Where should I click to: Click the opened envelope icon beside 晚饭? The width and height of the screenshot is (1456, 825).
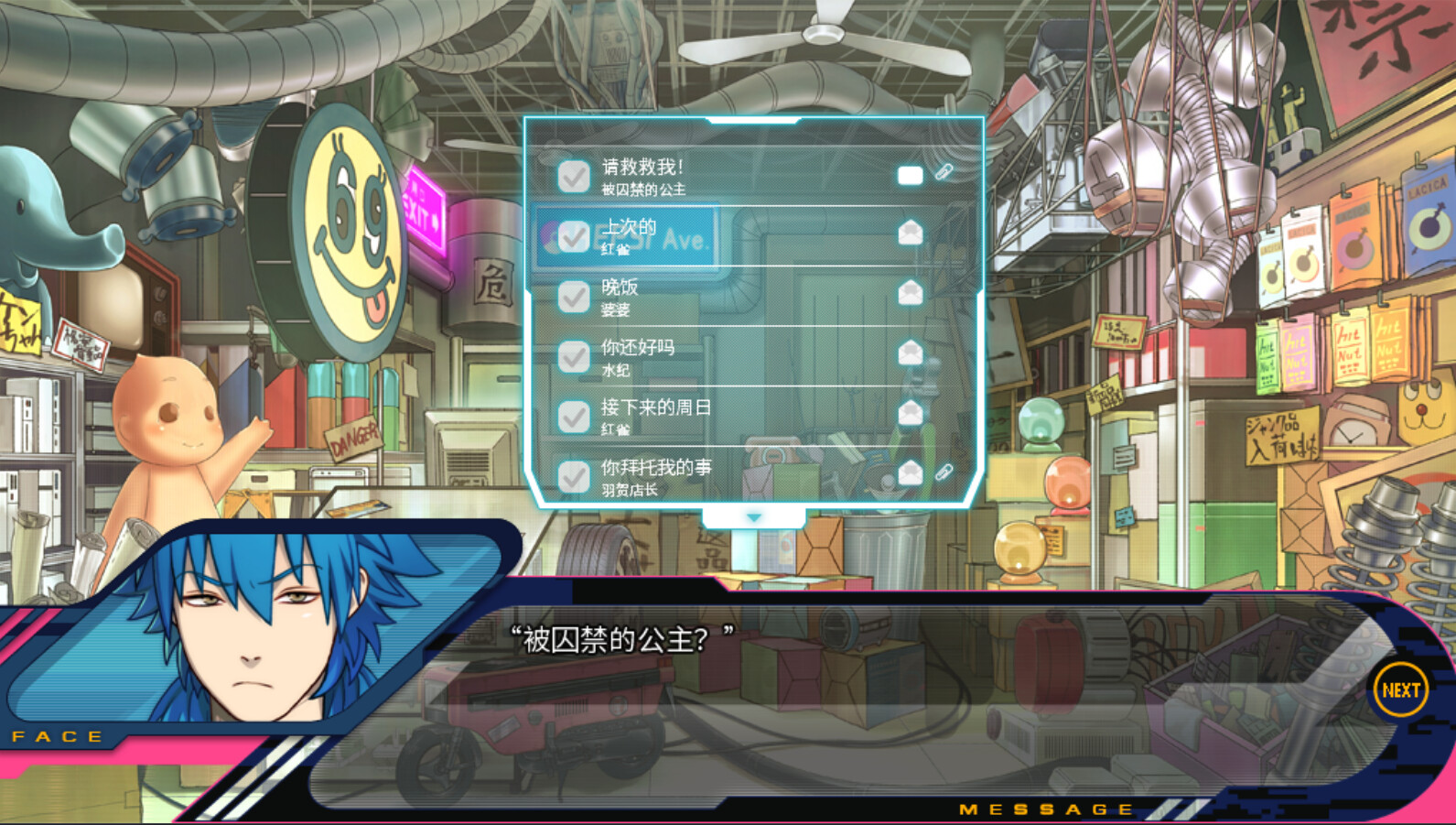910,292
